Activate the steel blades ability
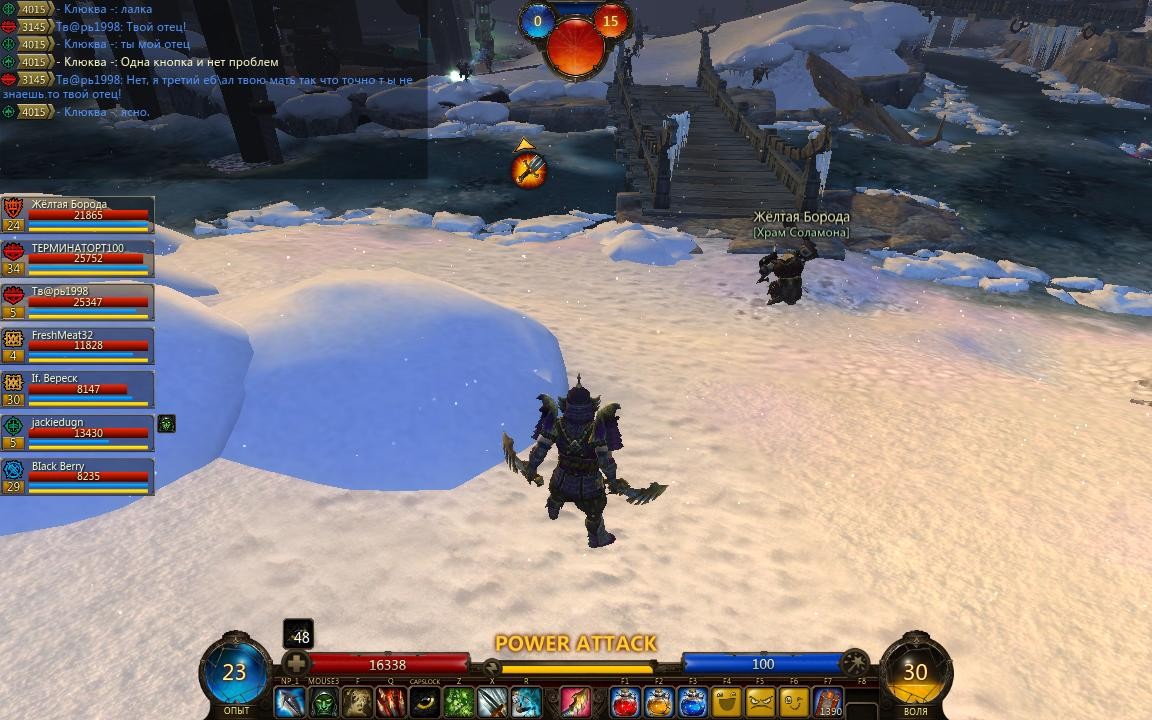This screenshot has height=720, width=1152. (x=492, y=702)
